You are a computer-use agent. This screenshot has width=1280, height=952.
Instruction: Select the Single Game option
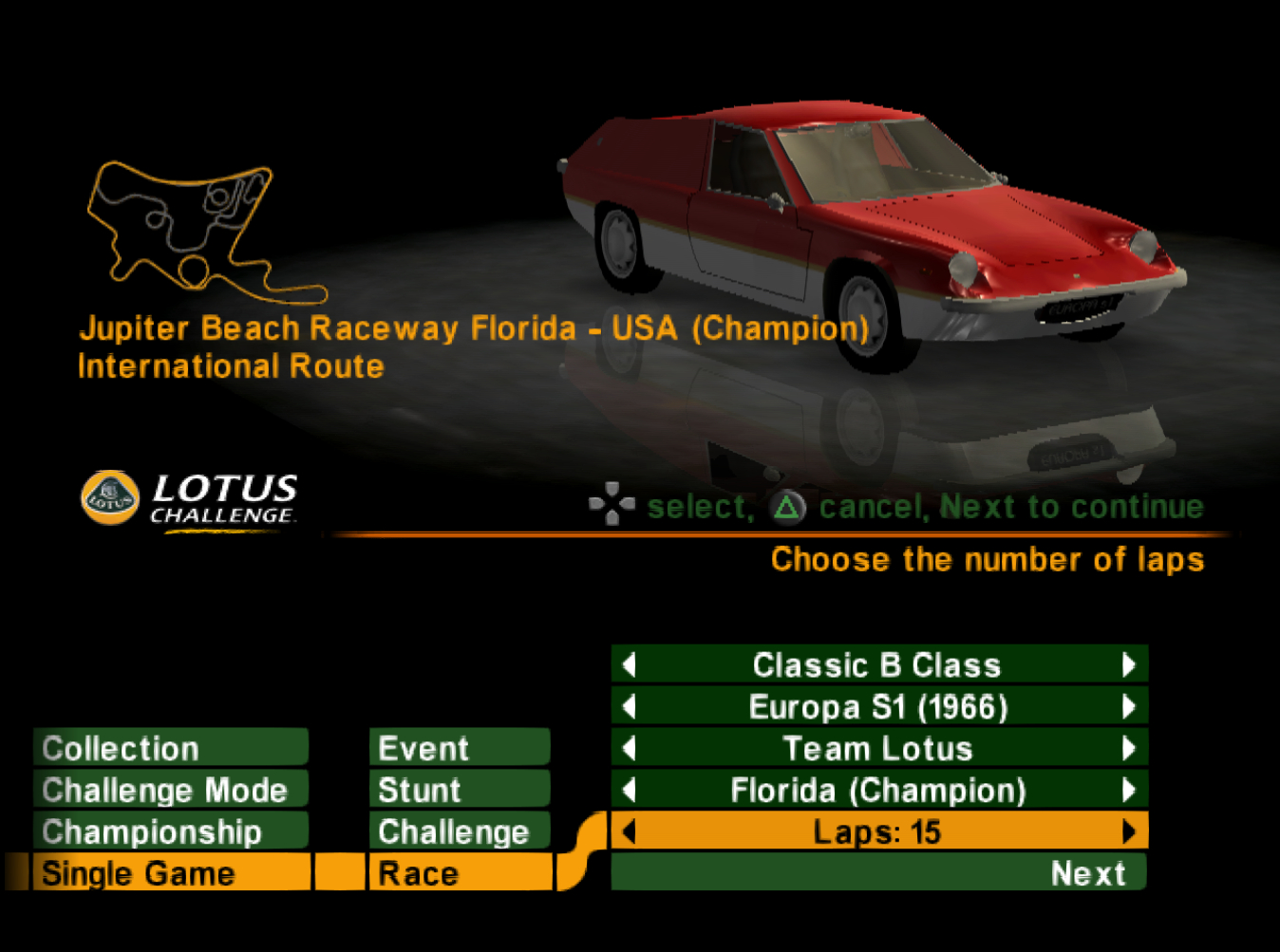(171, 873)
